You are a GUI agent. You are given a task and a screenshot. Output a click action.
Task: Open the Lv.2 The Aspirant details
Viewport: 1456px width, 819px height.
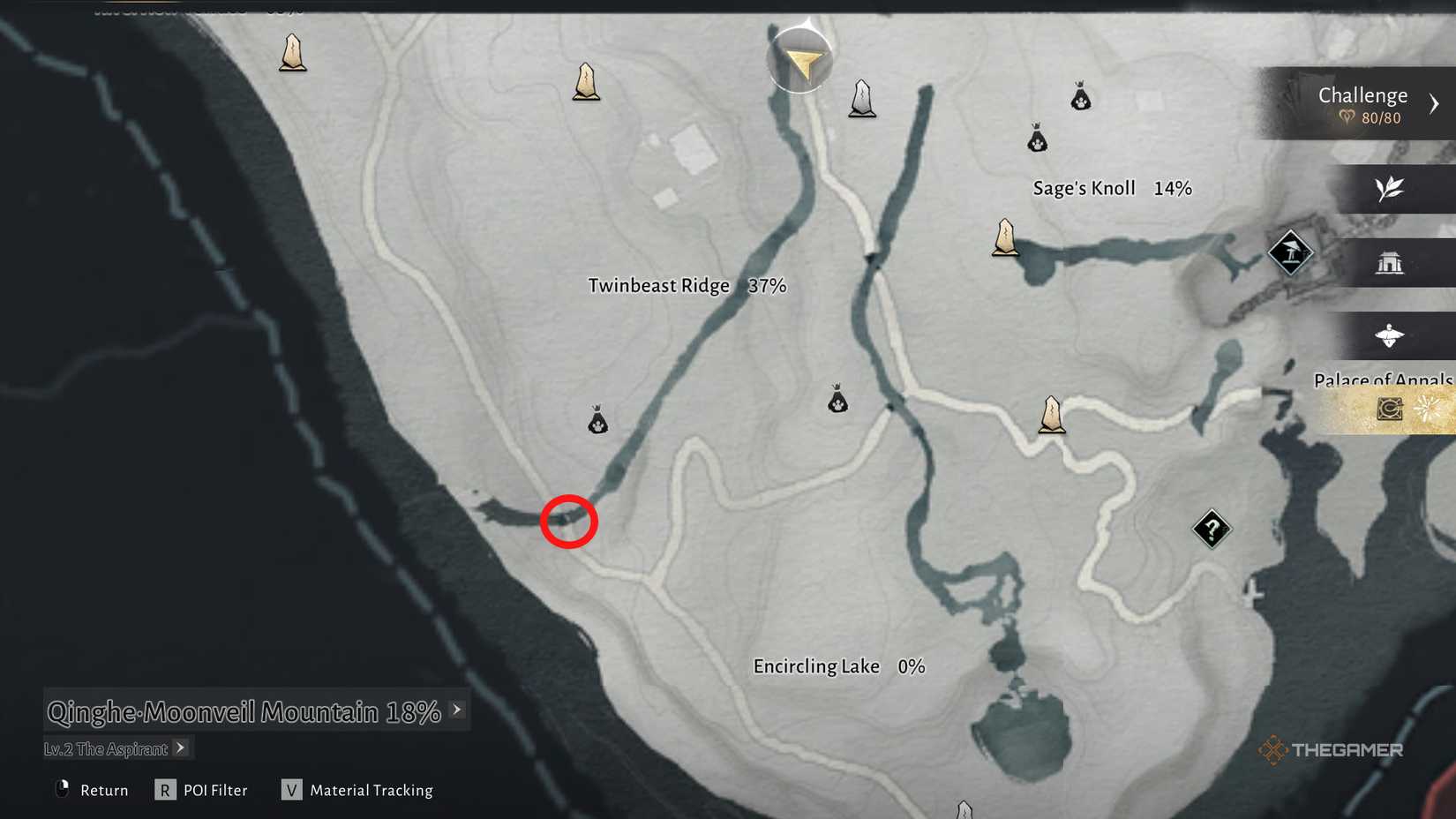click(x=181, y=748)
